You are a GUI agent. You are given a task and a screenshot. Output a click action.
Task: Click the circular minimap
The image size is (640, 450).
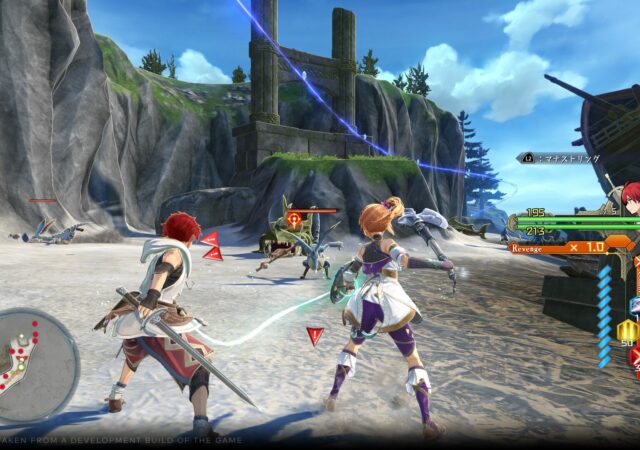coord(34,364)
